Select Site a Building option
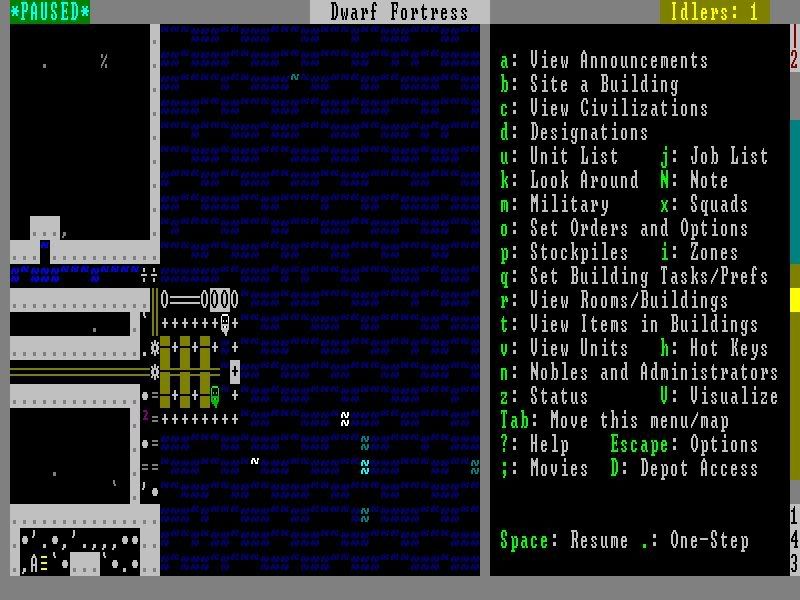This screenshot has width=800, height=600. point(603,85)
